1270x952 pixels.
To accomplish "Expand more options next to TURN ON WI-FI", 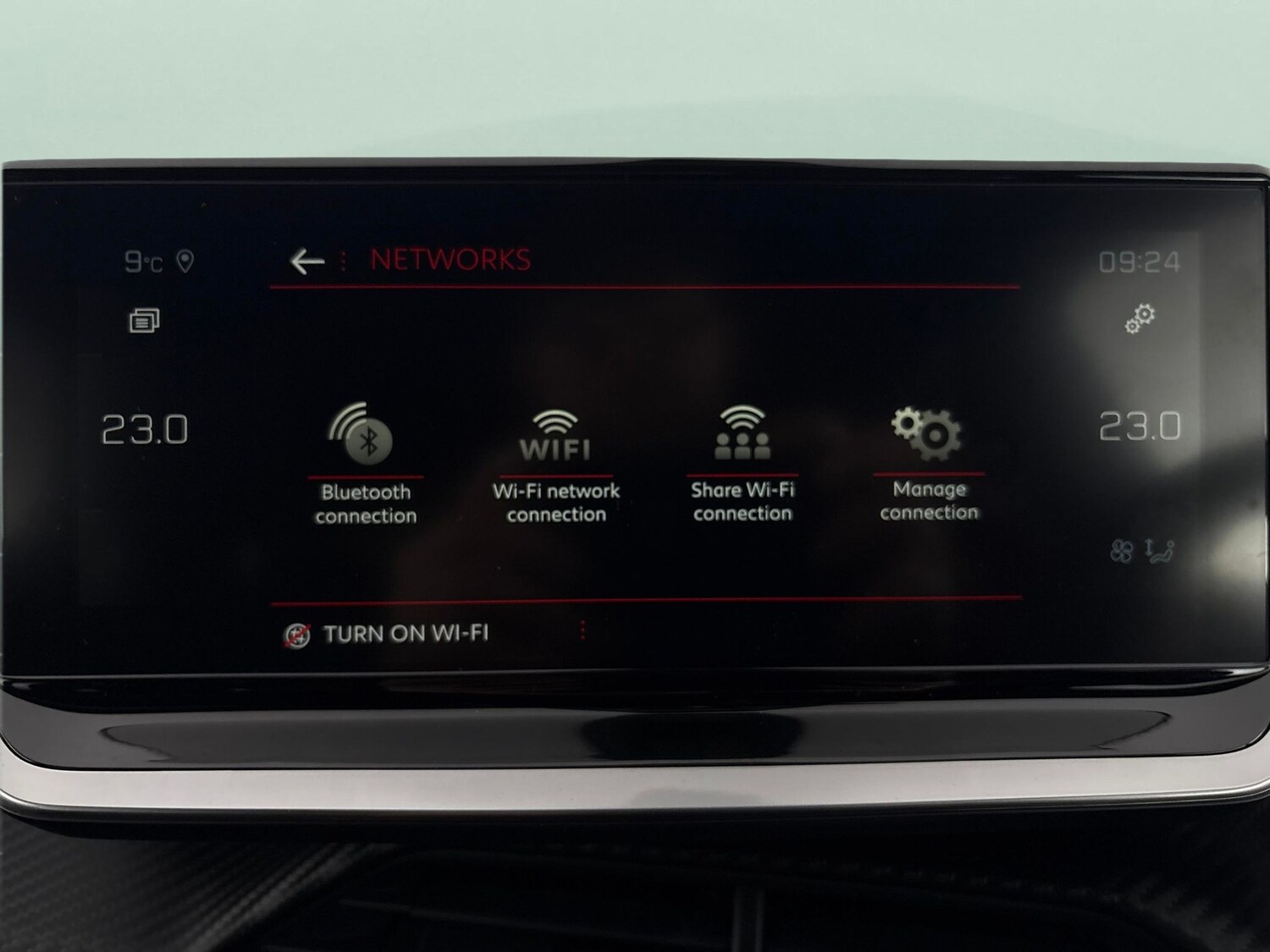I will [583, 632].
